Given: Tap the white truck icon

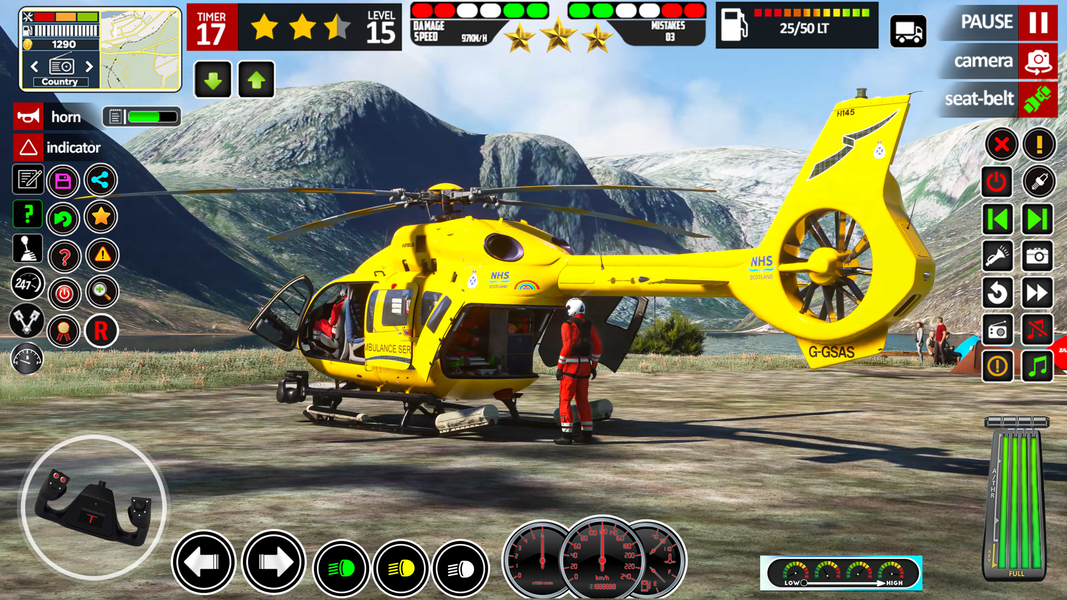Looking at the screenshot, I should [x=908, y=32].
